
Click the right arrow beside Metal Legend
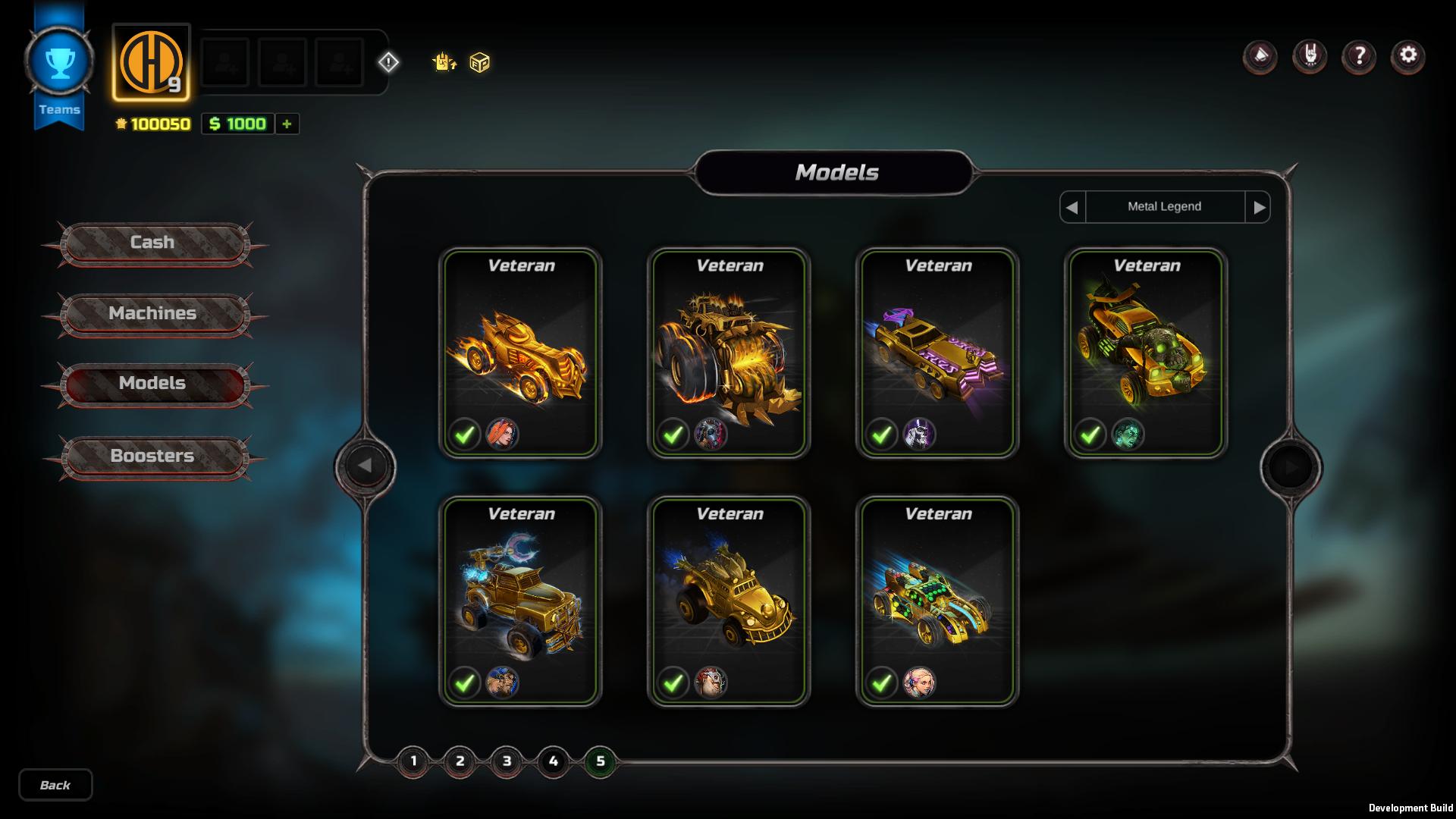pyautogui.click(x=1260, y=206)
